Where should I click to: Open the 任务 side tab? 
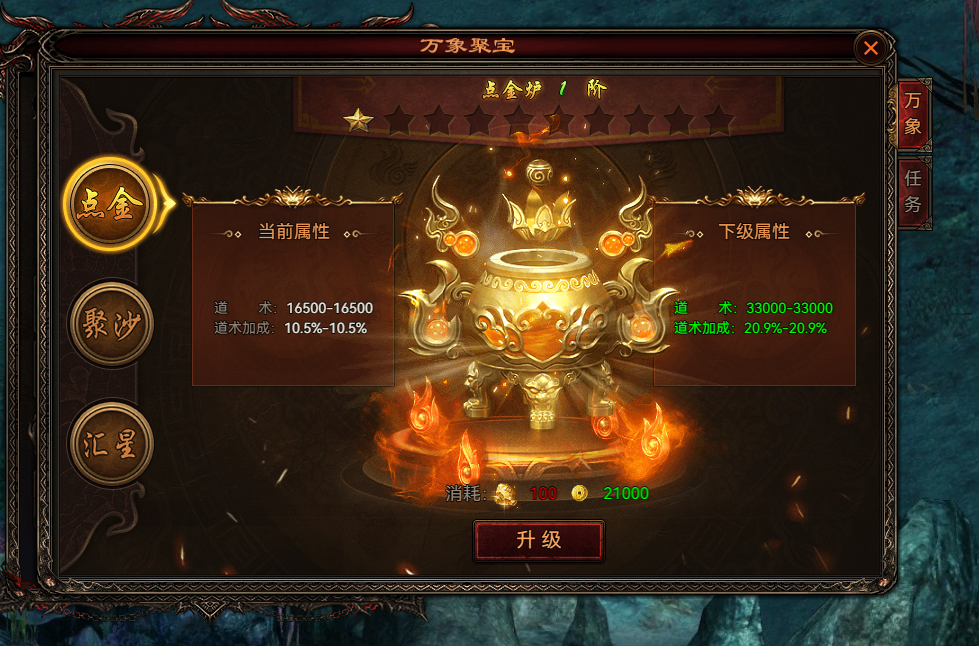coord(913,191)
